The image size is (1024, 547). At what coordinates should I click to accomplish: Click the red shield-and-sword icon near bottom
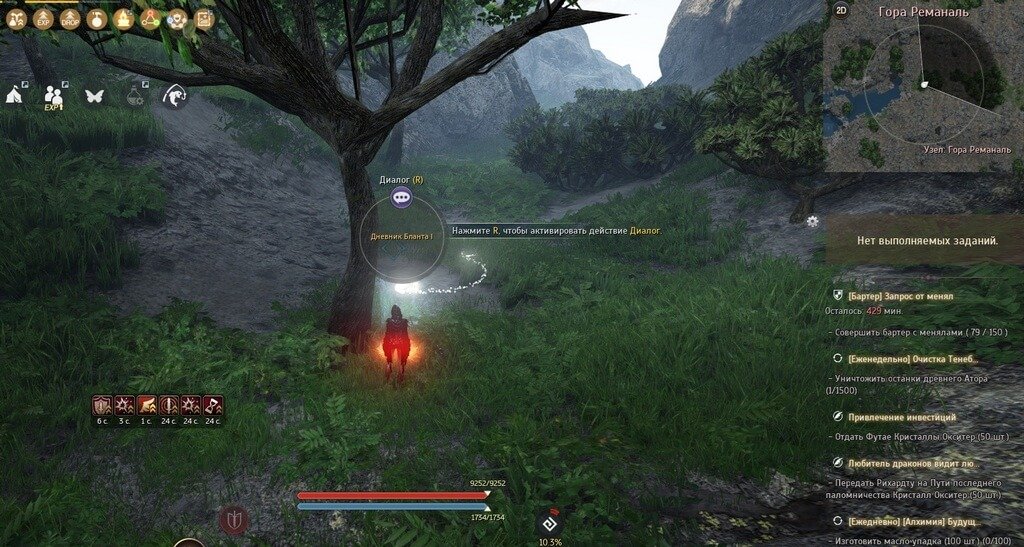pyautogui.click(x=234, y=519)
